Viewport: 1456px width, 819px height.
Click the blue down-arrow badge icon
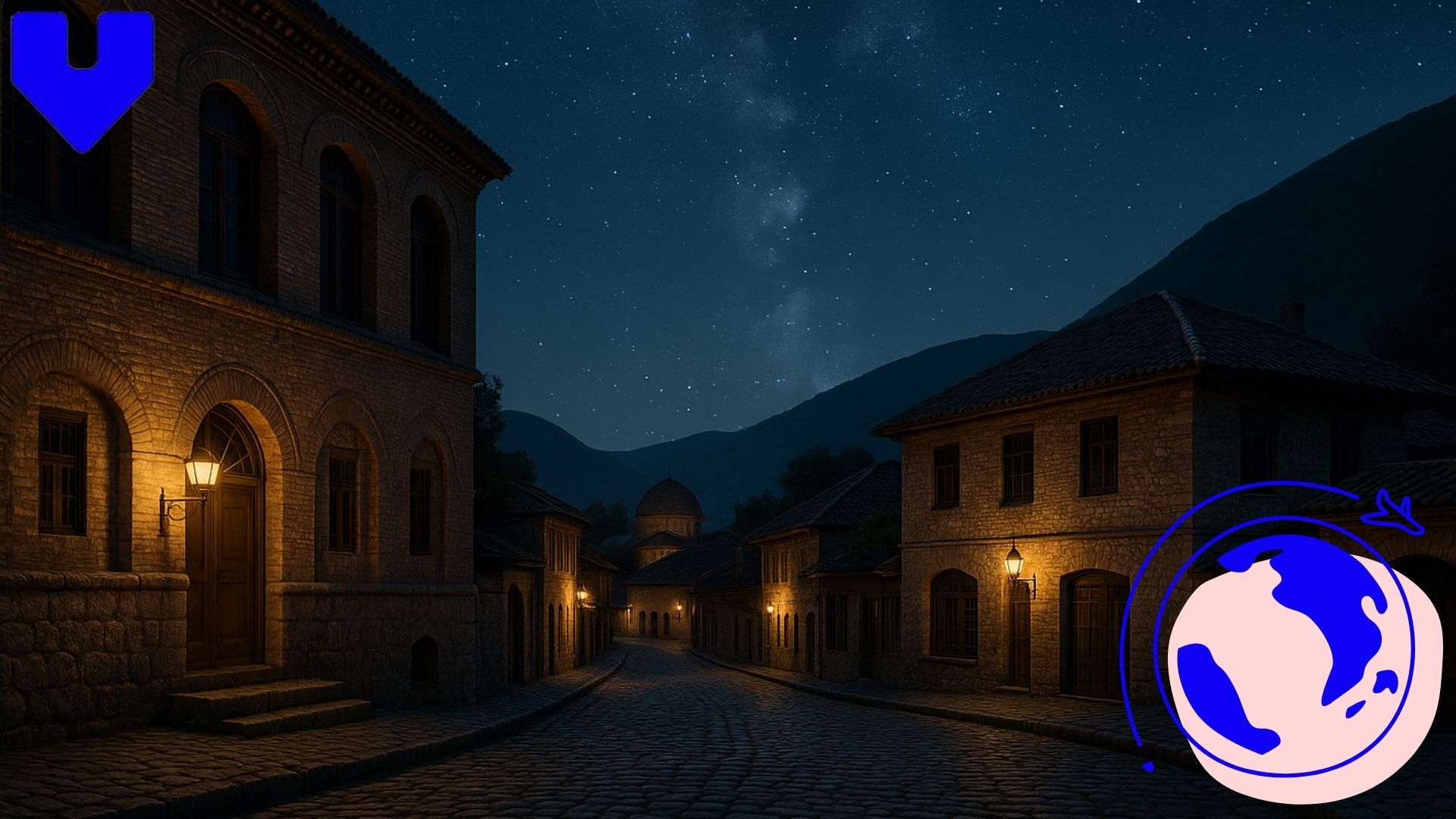pyautogui.click(x=83, y=80)
